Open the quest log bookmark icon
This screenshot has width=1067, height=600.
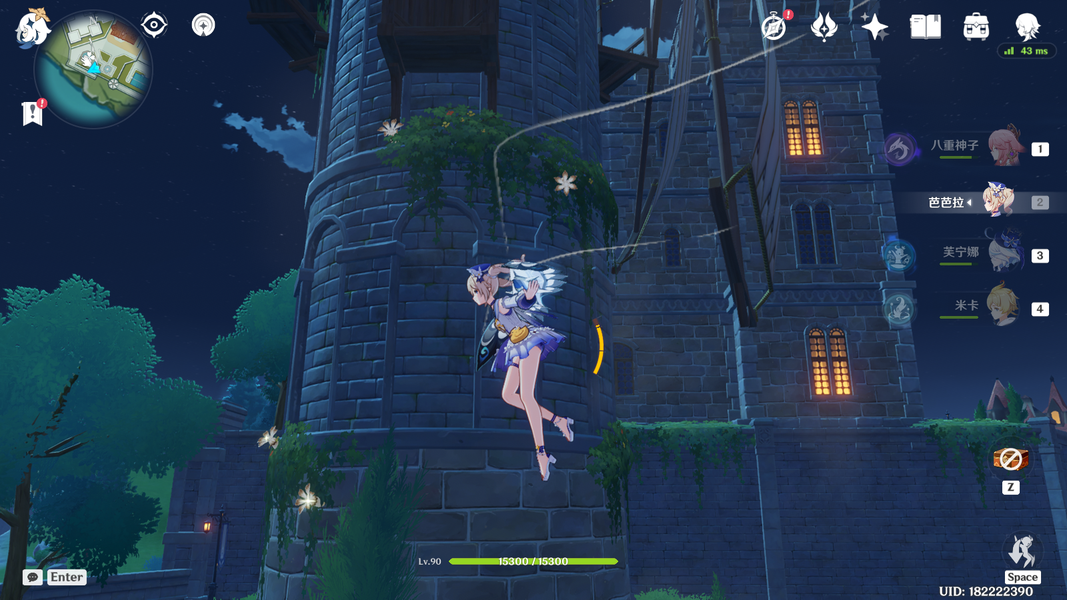(32, 113)
